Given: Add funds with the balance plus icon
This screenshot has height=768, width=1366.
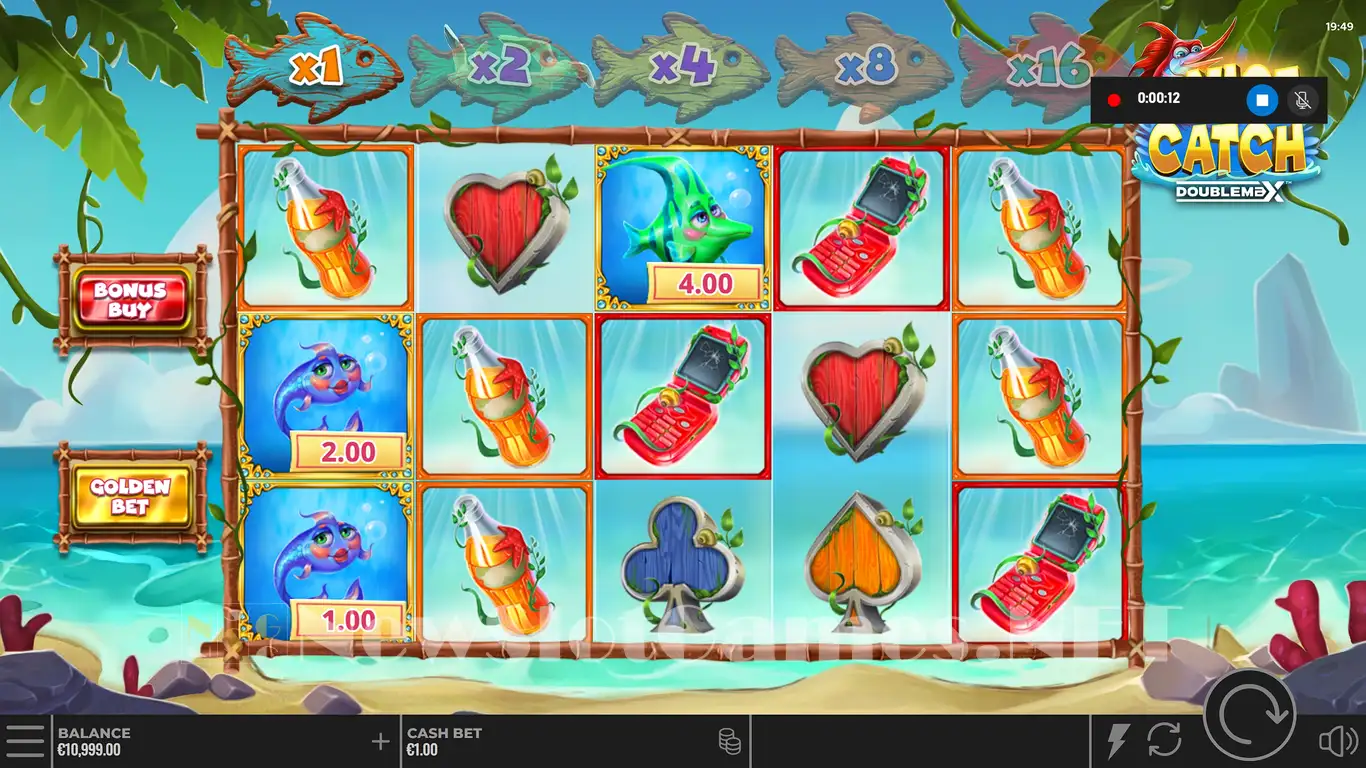Looking at the screenshot, I should [x=380, y=741].
